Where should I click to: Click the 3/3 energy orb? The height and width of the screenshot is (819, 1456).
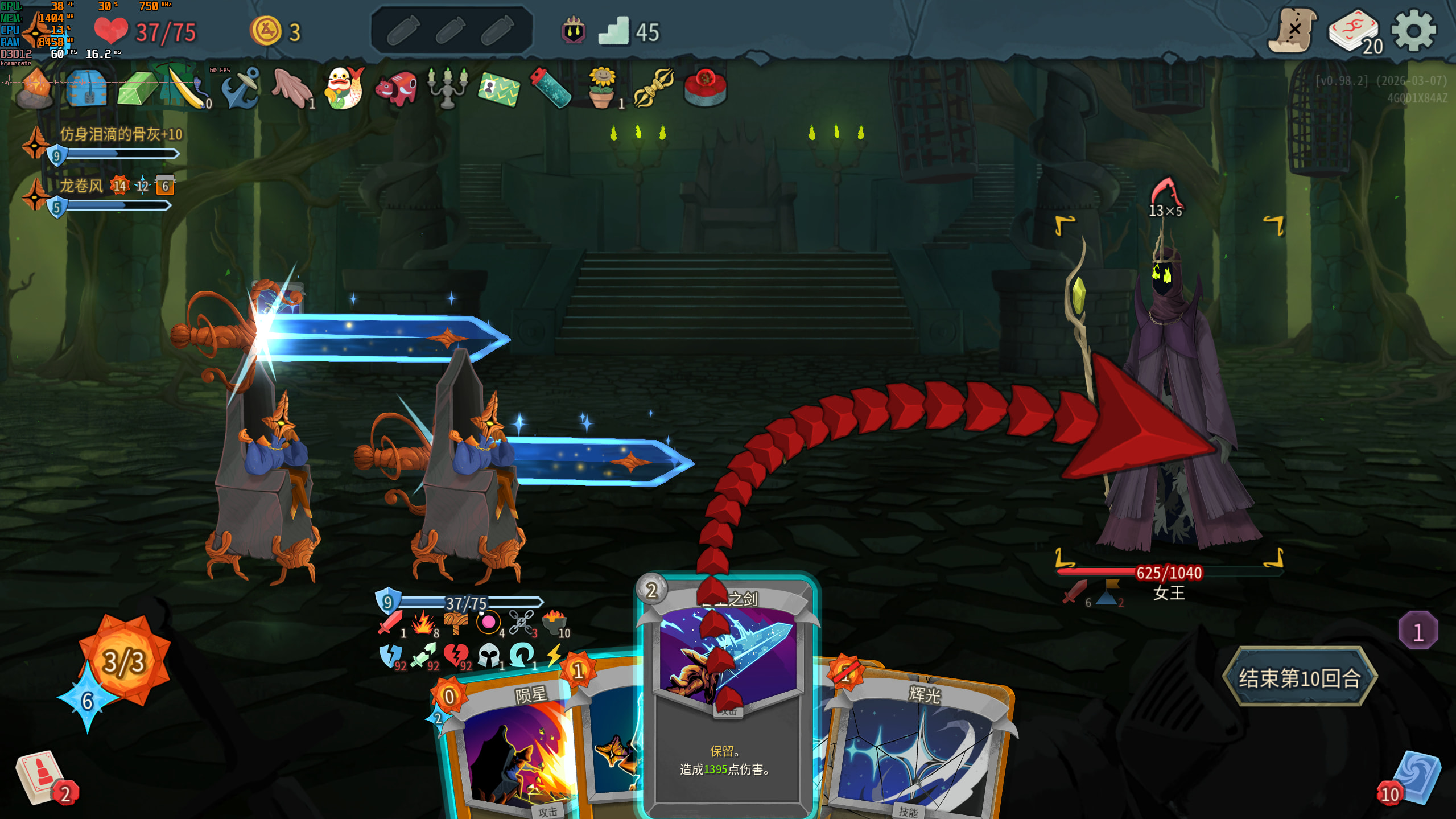point(125,661)
